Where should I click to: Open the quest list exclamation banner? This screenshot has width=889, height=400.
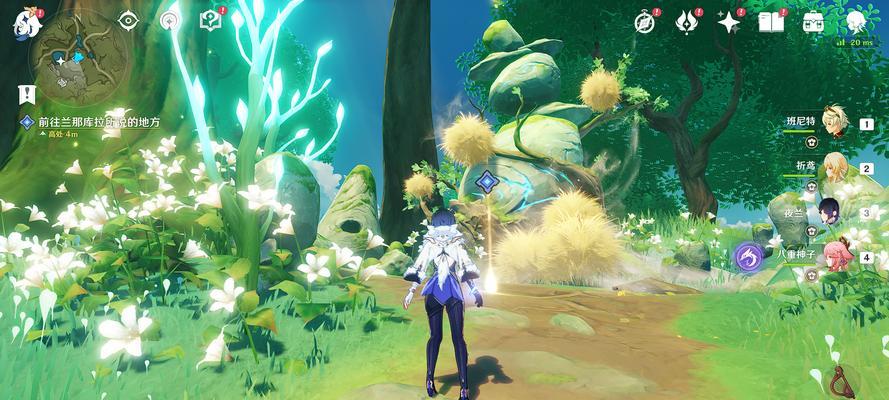(x=27, y=94)
